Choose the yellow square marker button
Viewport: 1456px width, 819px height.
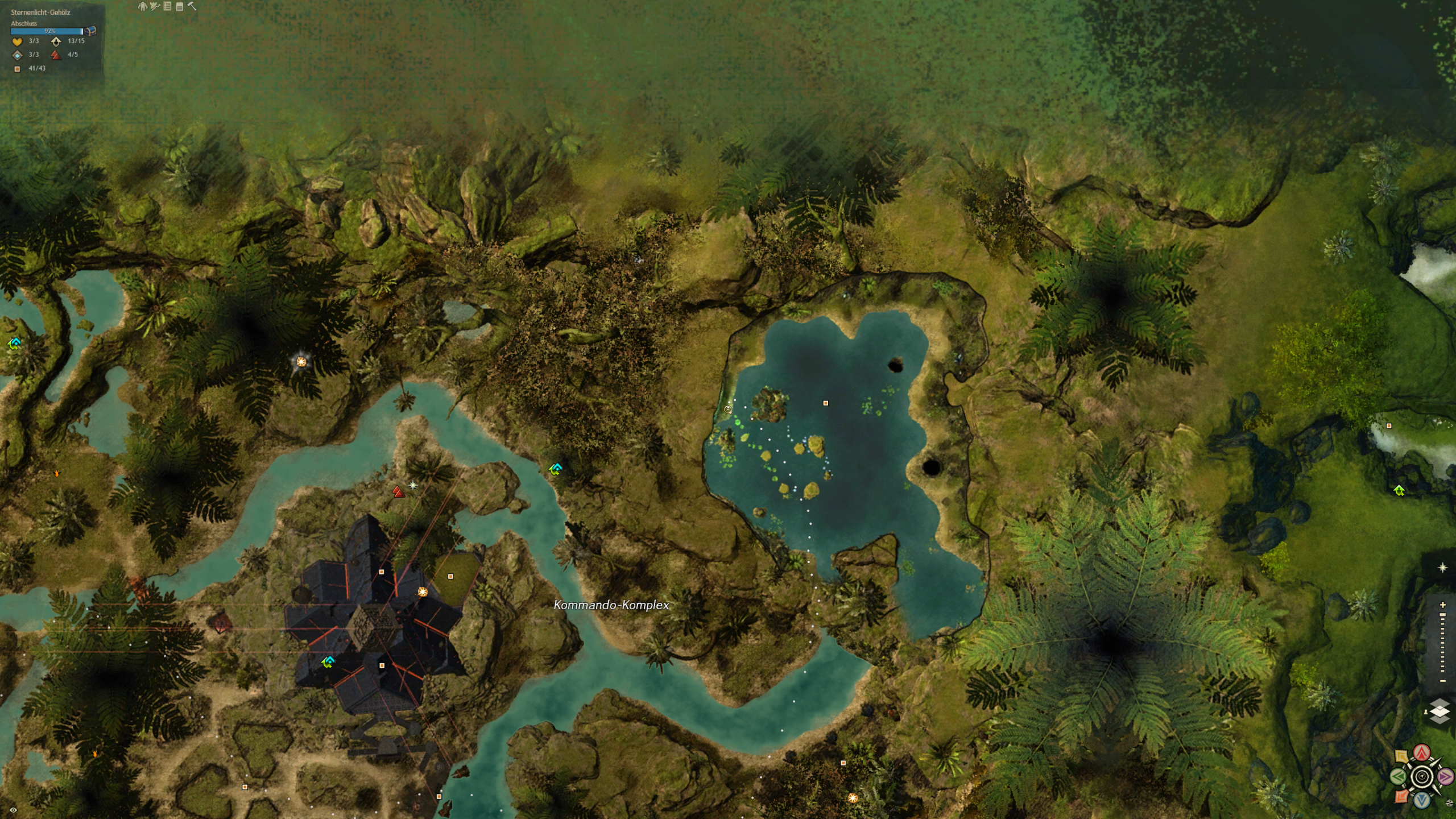point(1402,757)
